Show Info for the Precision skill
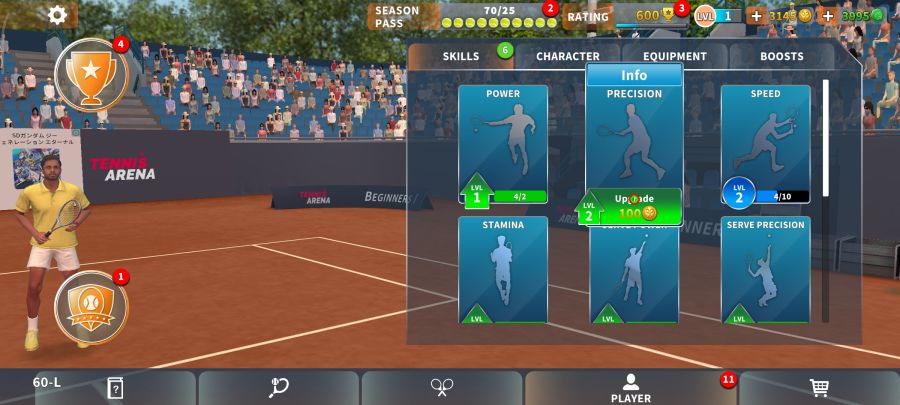 [634, 75]
